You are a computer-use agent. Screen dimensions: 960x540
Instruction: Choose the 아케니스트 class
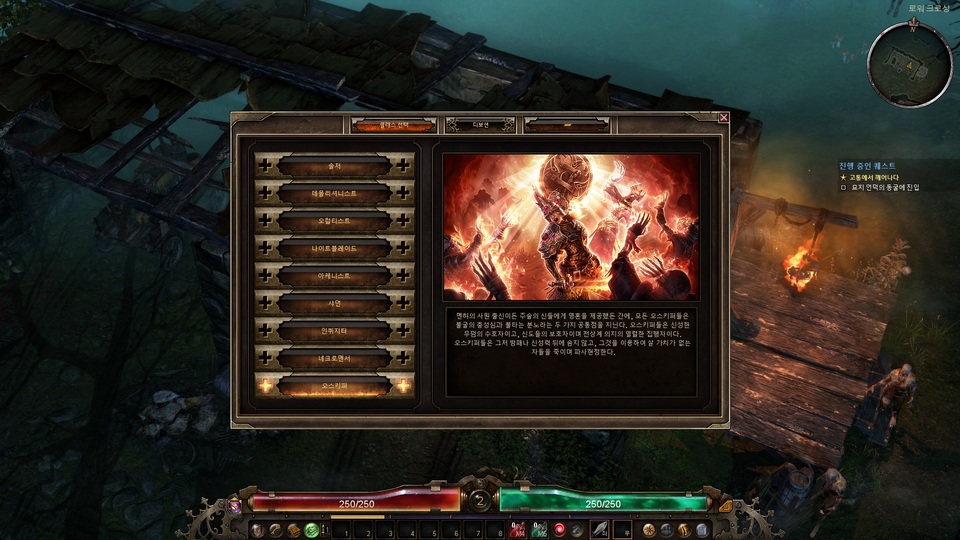[x=334, y=275]
